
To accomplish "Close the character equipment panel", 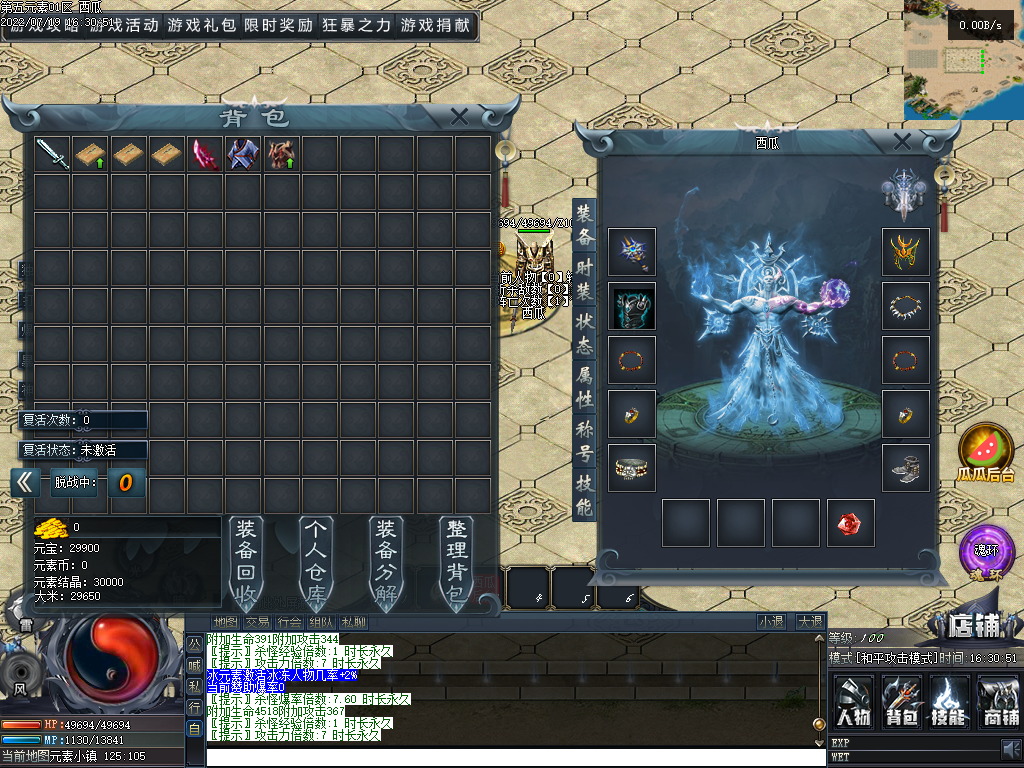I will pyautogui.click(x=902, y=141).
